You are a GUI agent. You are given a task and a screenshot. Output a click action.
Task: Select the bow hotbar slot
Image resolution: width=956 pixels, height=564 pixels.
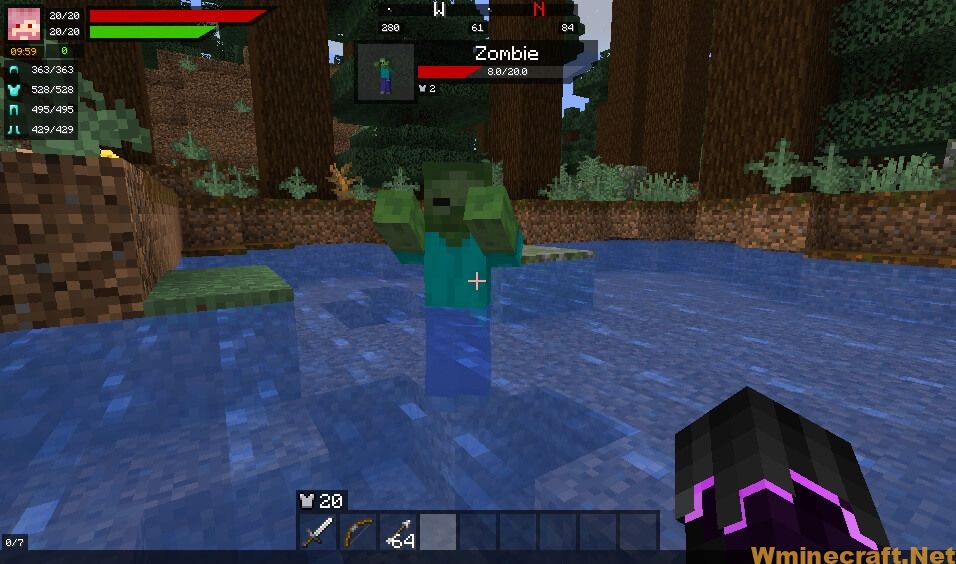coord(357,531)
